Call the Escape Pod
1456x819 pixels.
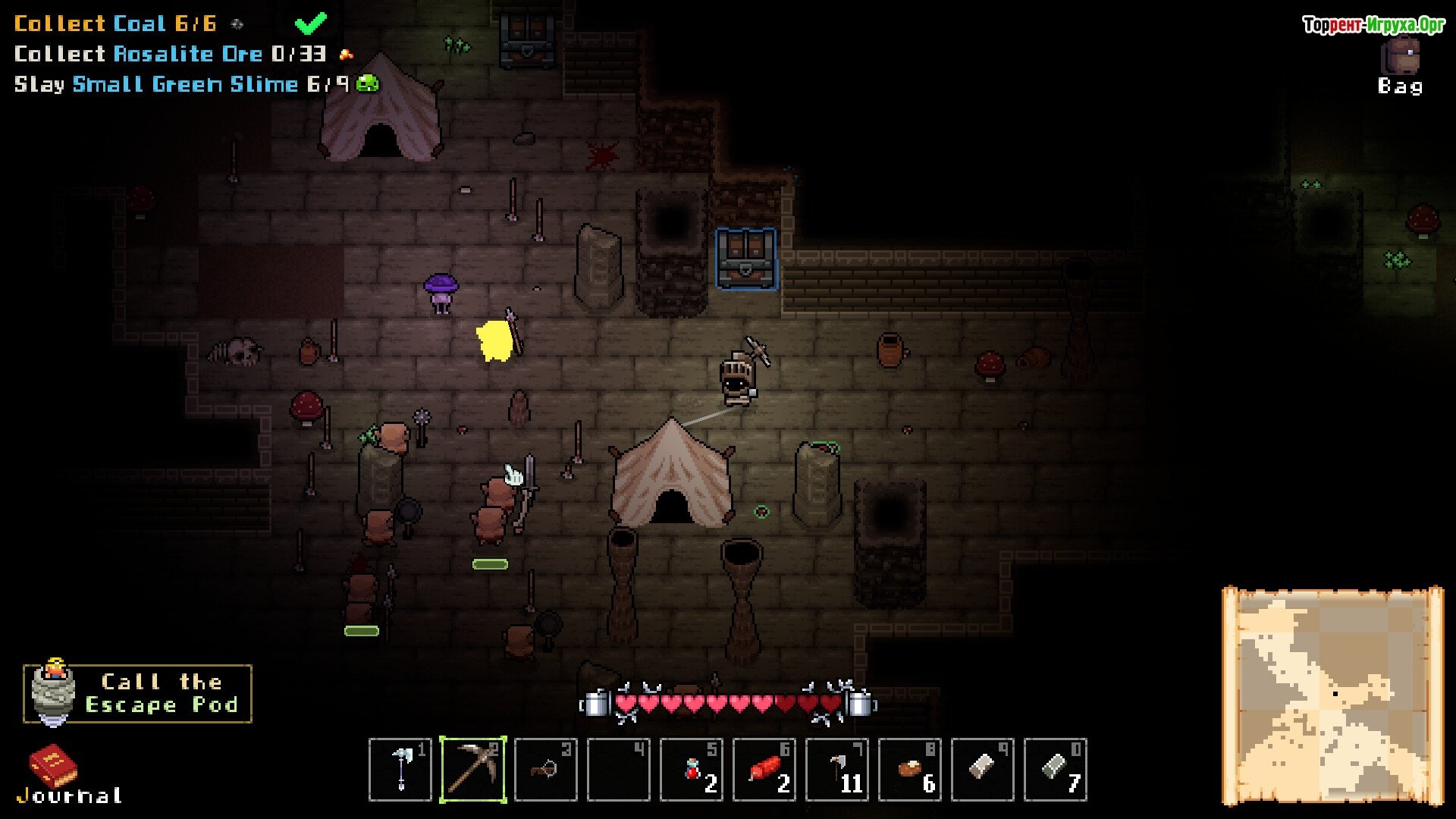tap(138, 693)
